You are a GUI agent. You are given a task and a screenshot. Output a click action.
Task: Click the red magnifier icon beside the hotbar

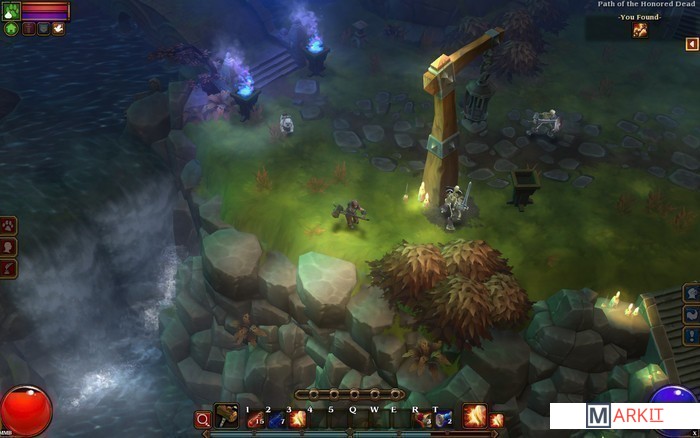203,420
